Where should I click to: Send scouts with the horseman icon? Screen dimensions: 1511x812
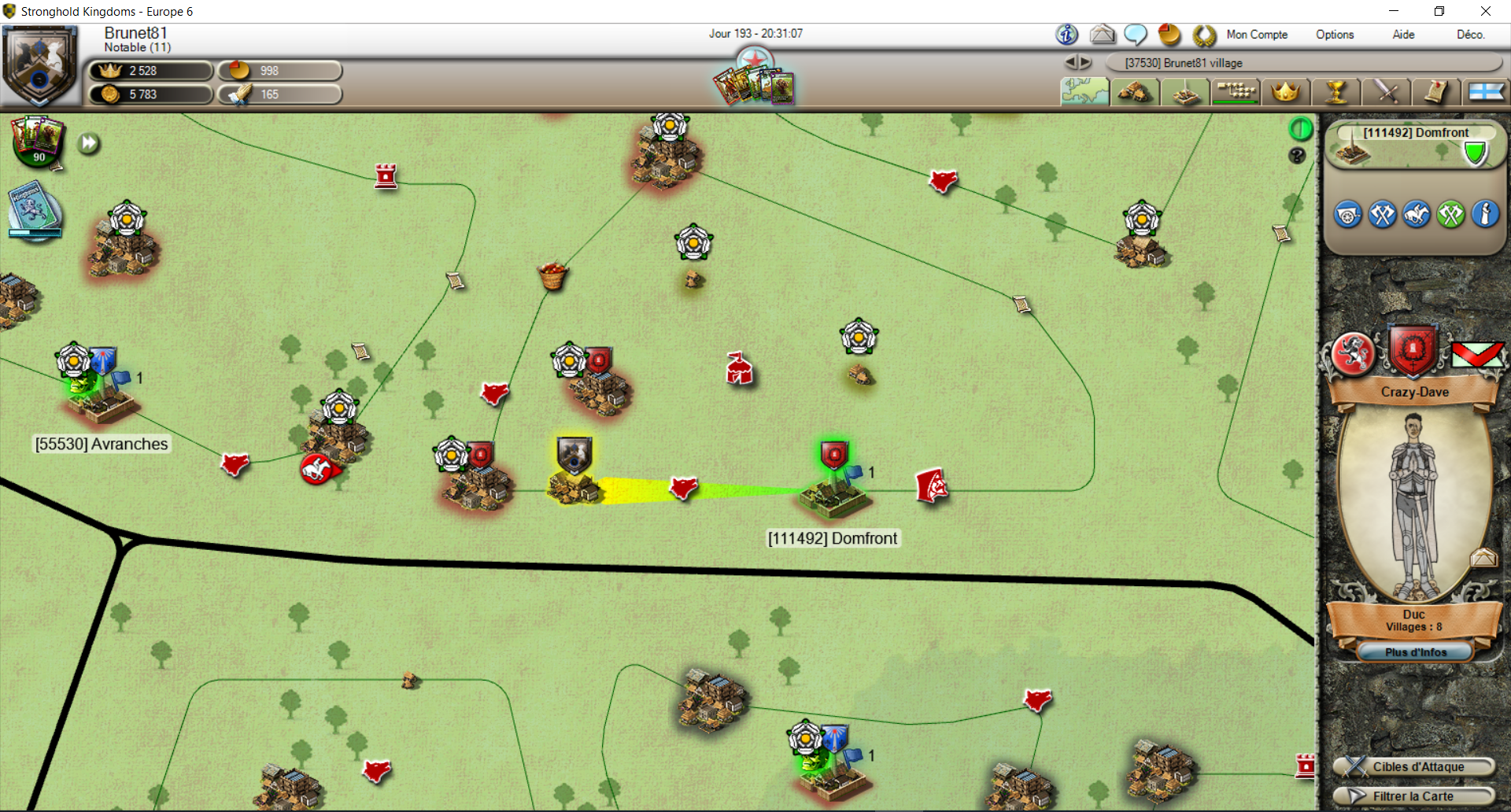coord(1417,215)
